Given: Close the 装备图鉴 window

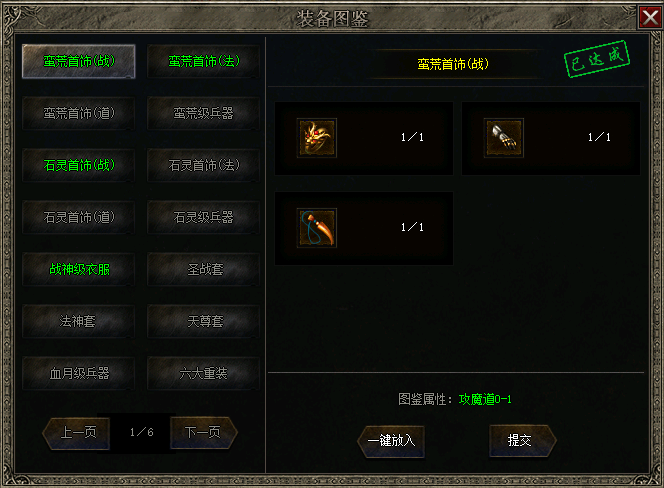Looking at the screenshot, I should tap(649, 17).
